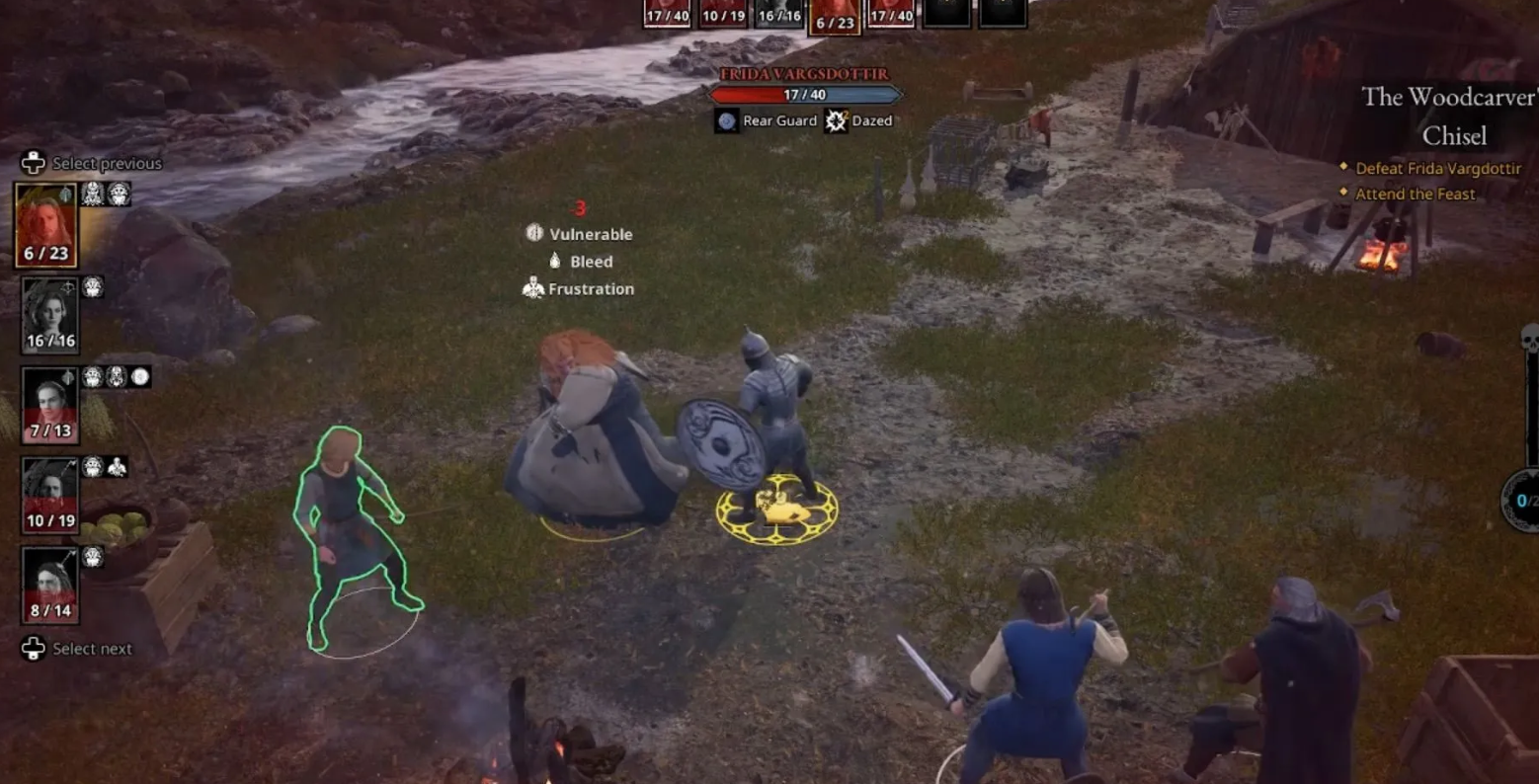Screen dimensions: 1539x784
Task: Open the "Attend the Feast" objective
Action: pyautogui.click(x=1415, y=194)
